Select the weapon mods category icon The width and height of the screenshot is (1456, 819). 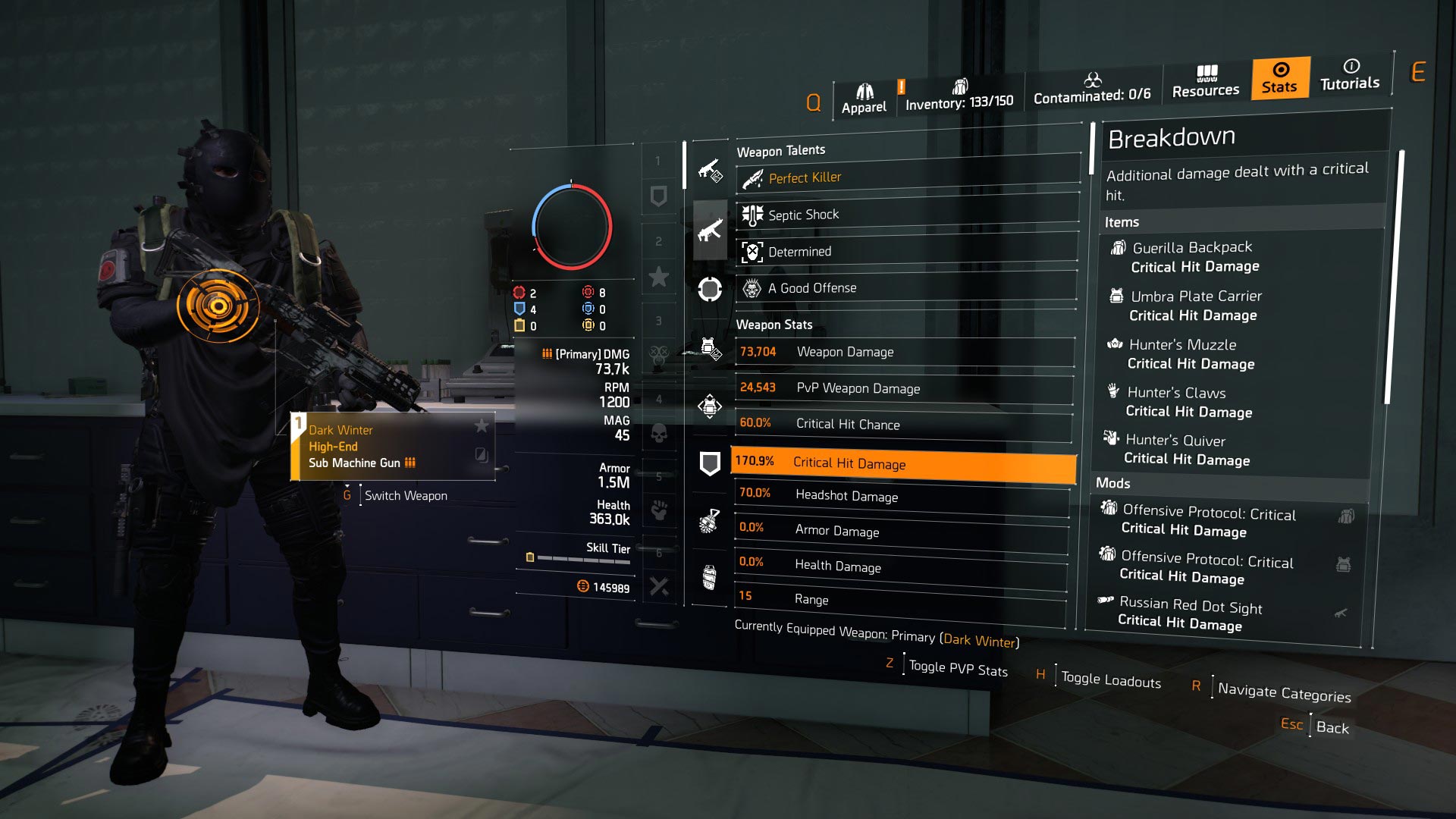[x=709, y=171]
